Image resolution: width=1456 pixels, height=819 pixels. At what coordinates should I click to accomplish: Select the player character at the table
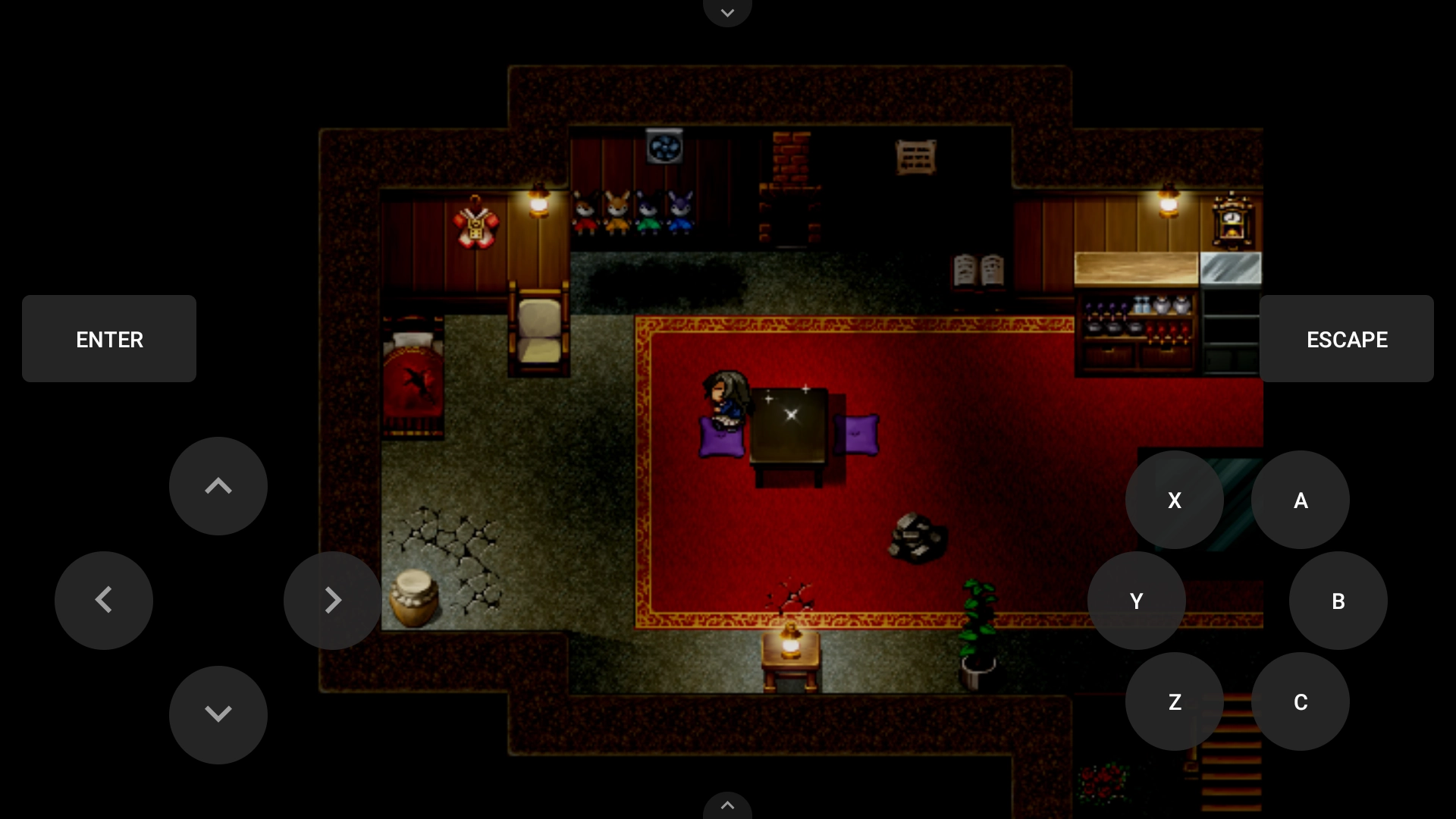[726, 398]
